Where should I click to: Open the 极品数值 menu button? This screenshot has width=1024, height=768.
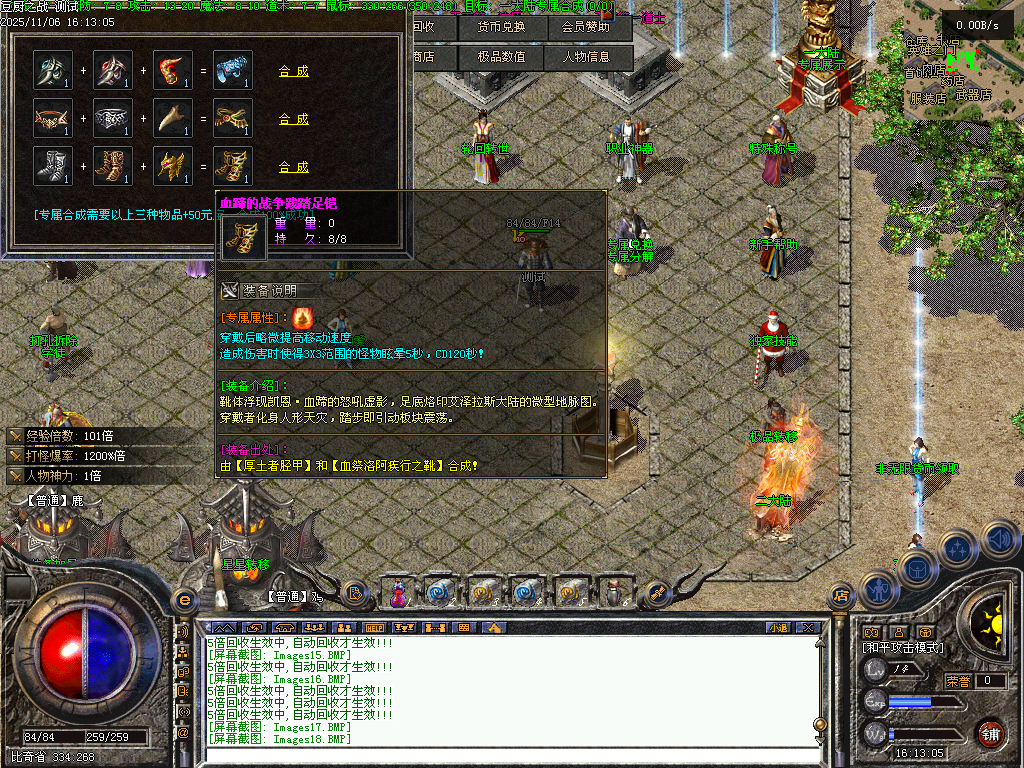pyautogui.click(x=502, y=57)
